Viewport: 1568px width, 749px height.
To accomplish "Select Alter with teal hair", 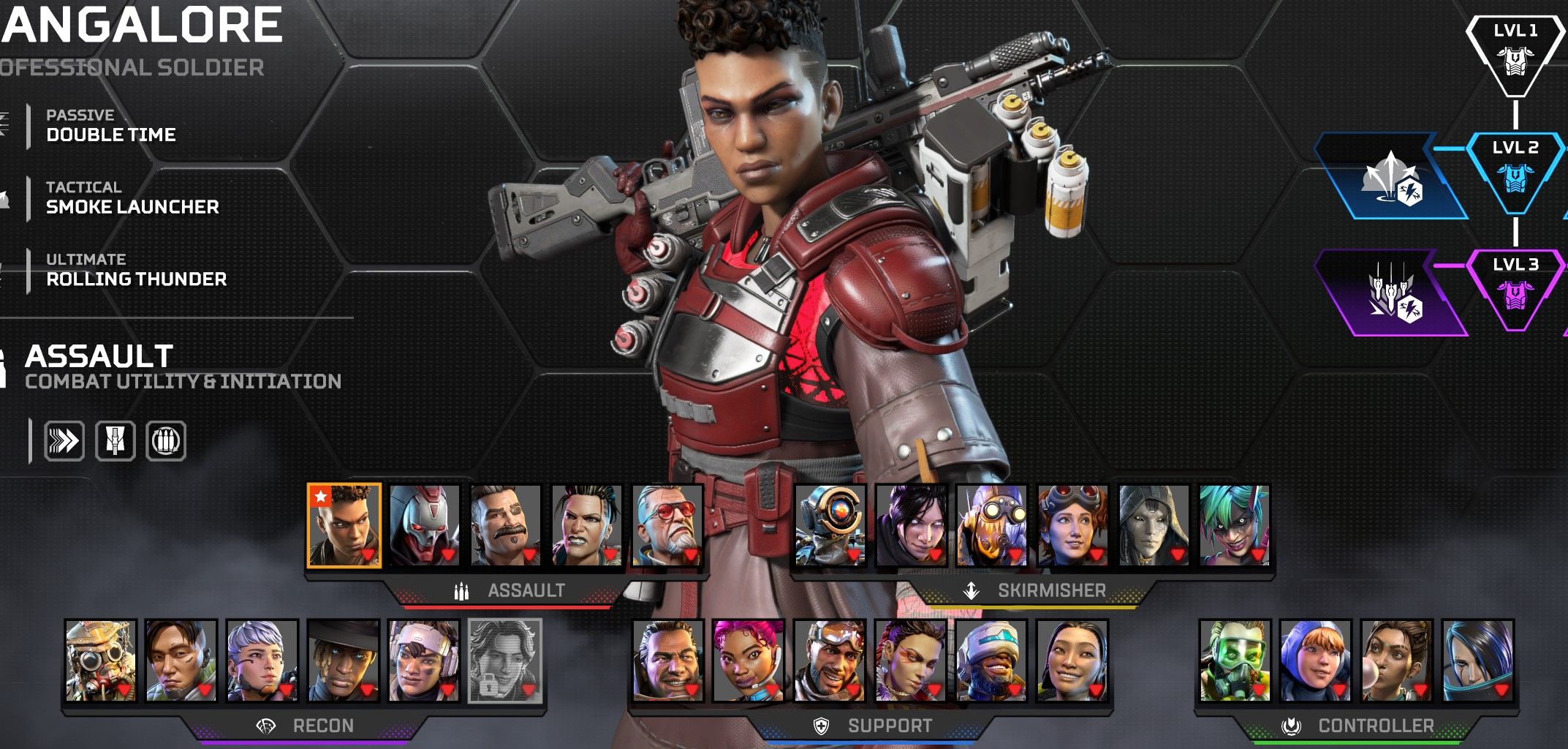I will tap(1235, 525).
